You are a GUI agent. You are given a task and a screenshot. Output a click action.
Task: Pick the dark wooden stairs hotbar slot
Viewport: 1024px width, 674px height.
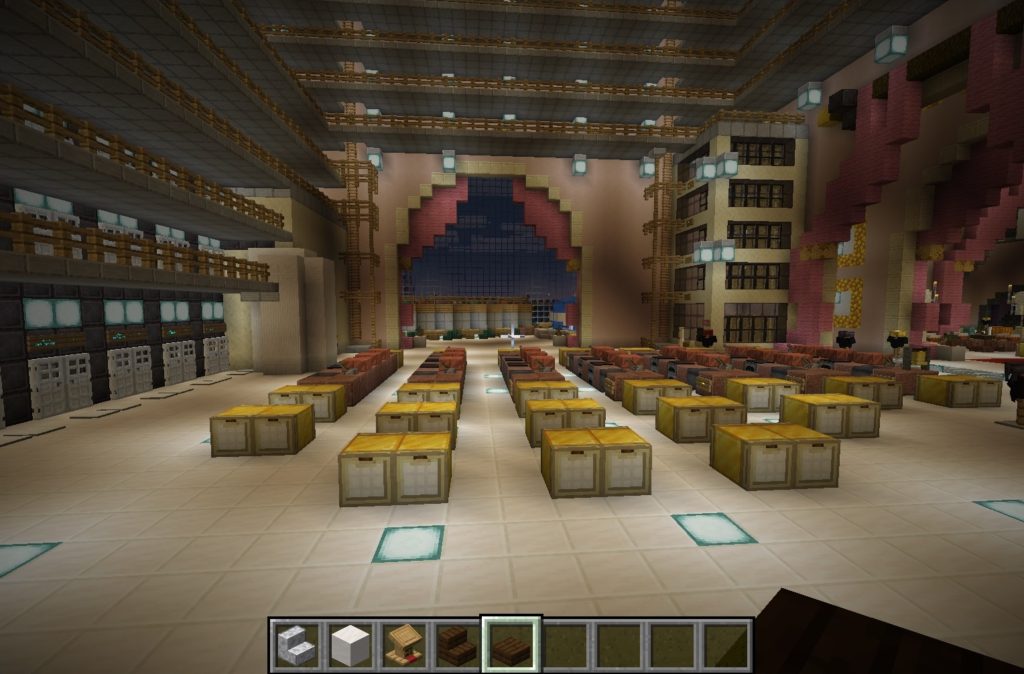click(458, 645)
